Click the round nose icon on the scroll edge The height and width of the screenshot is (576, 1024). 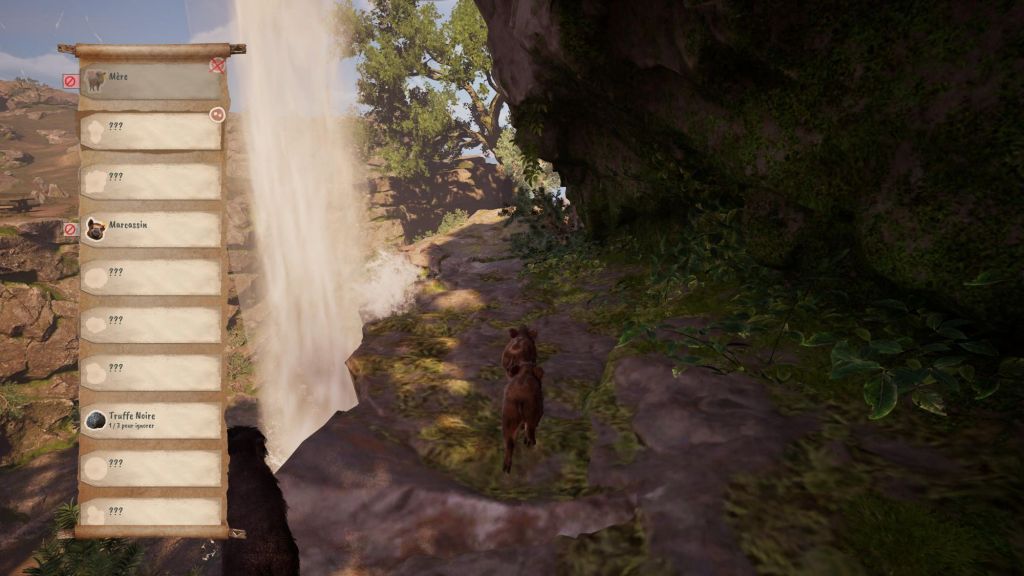(x=217, y=115)
